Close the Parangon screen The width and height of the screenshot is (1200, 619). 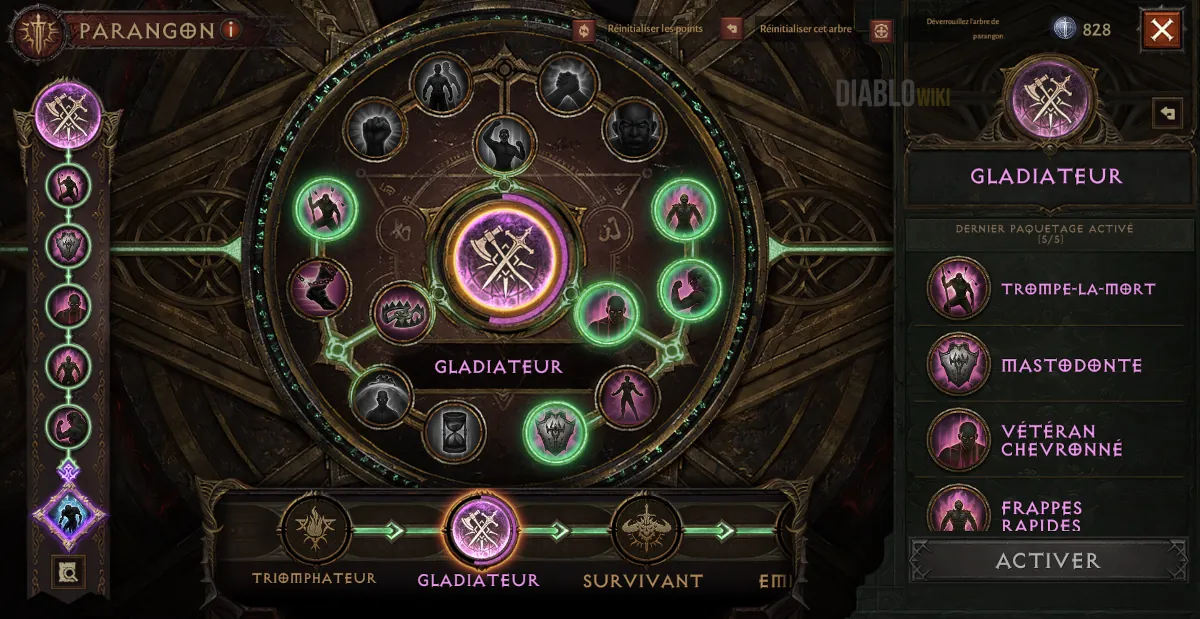1161,30
